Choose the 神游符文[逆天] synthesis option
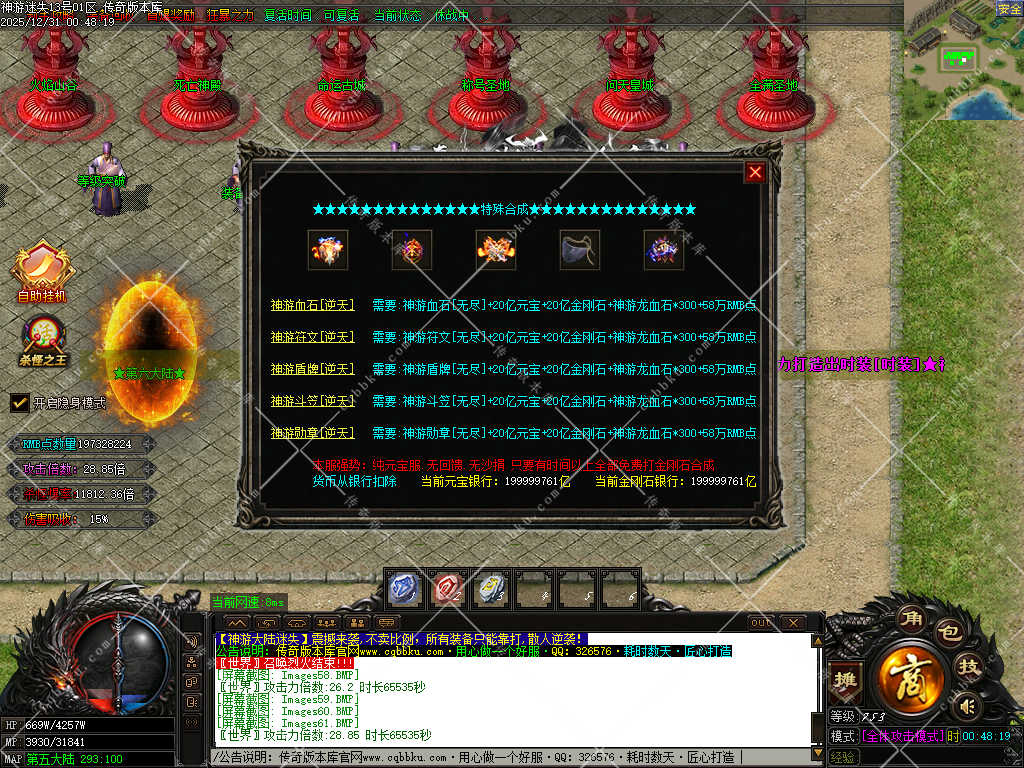The image size is (1024, 768). pyautogui.click(x=312, y=337)
